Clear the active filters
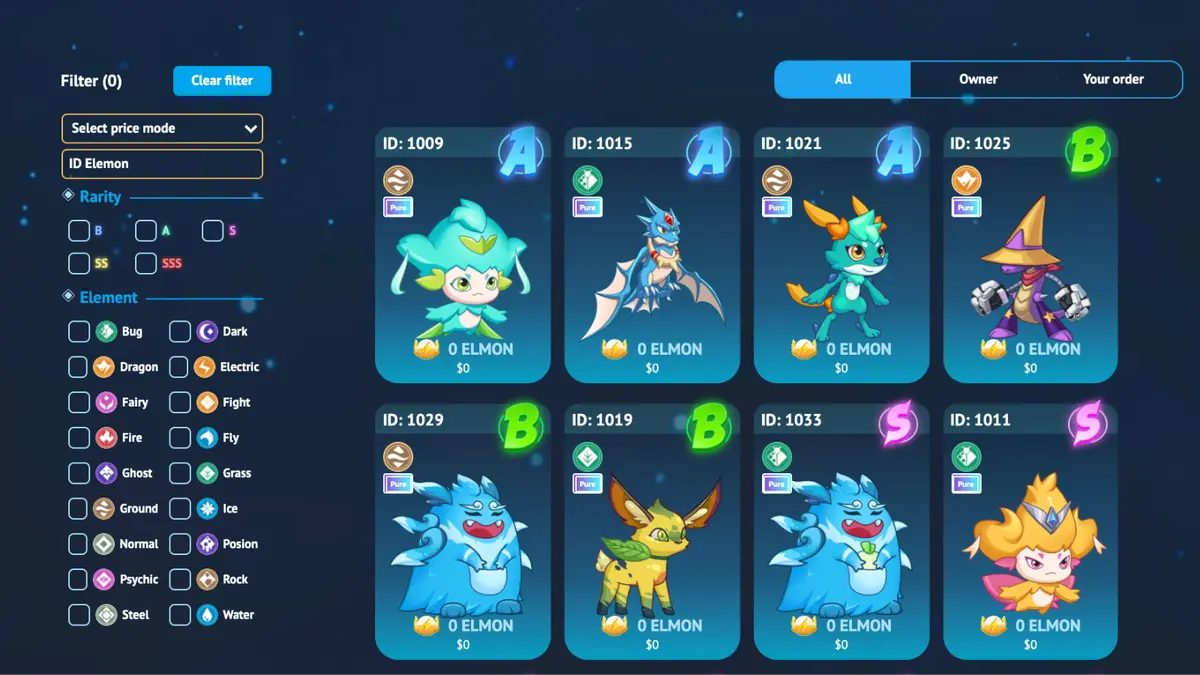The width and height of the screenshot is (1200, 675). (x=222, y=81)
